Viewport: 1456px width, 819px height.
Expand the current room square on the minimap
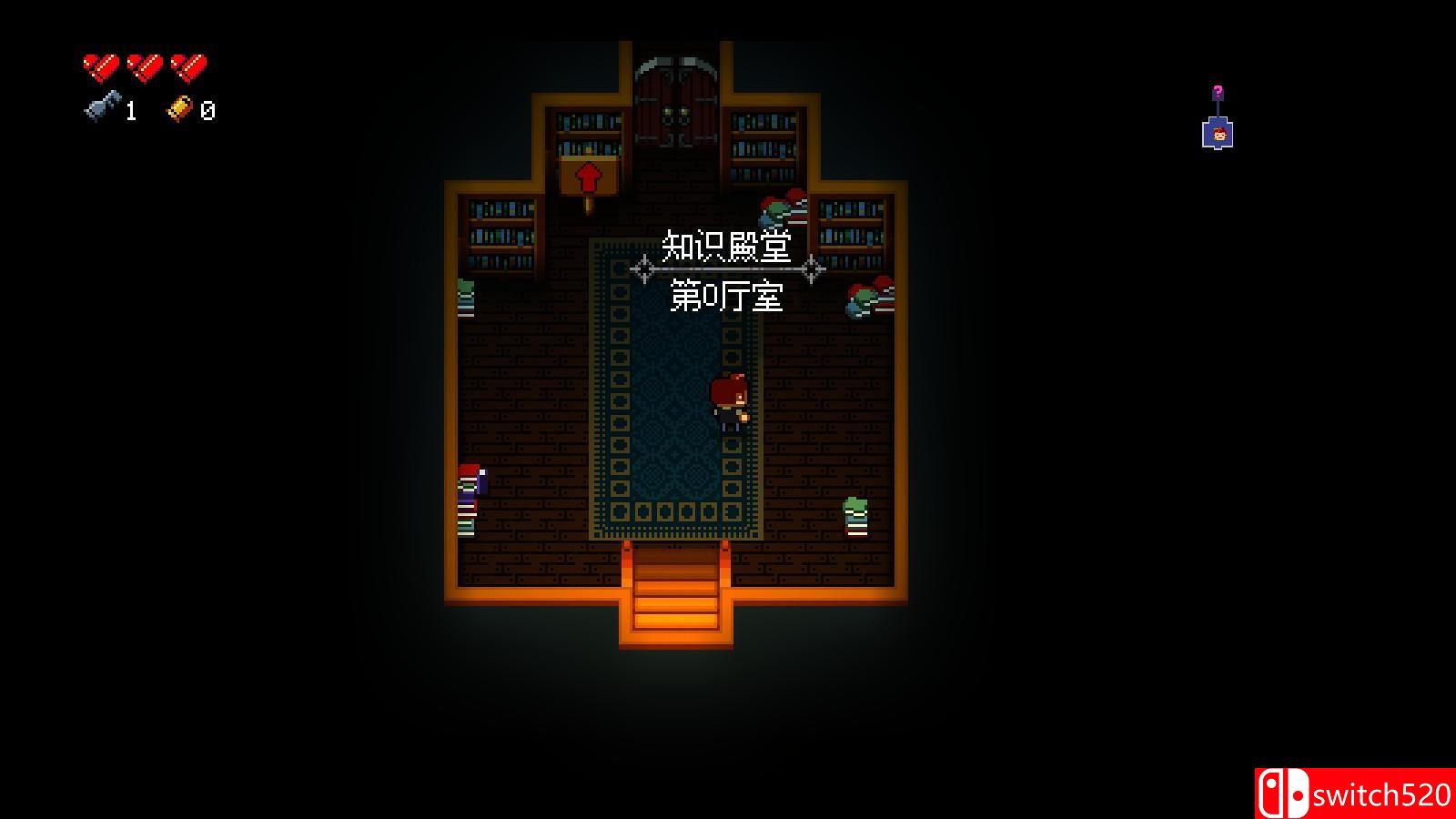click(x=1219, y=134)
